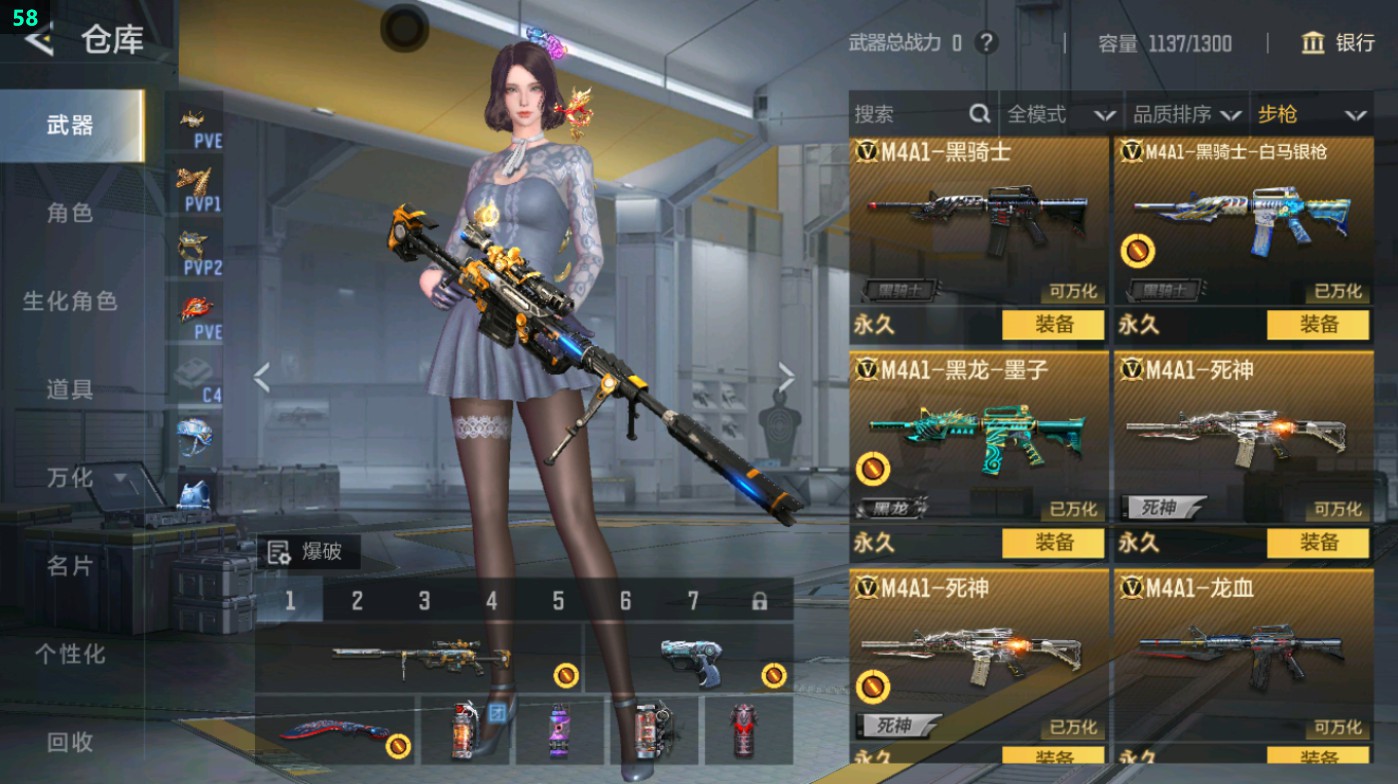Open the 银行 bank

1338,43
